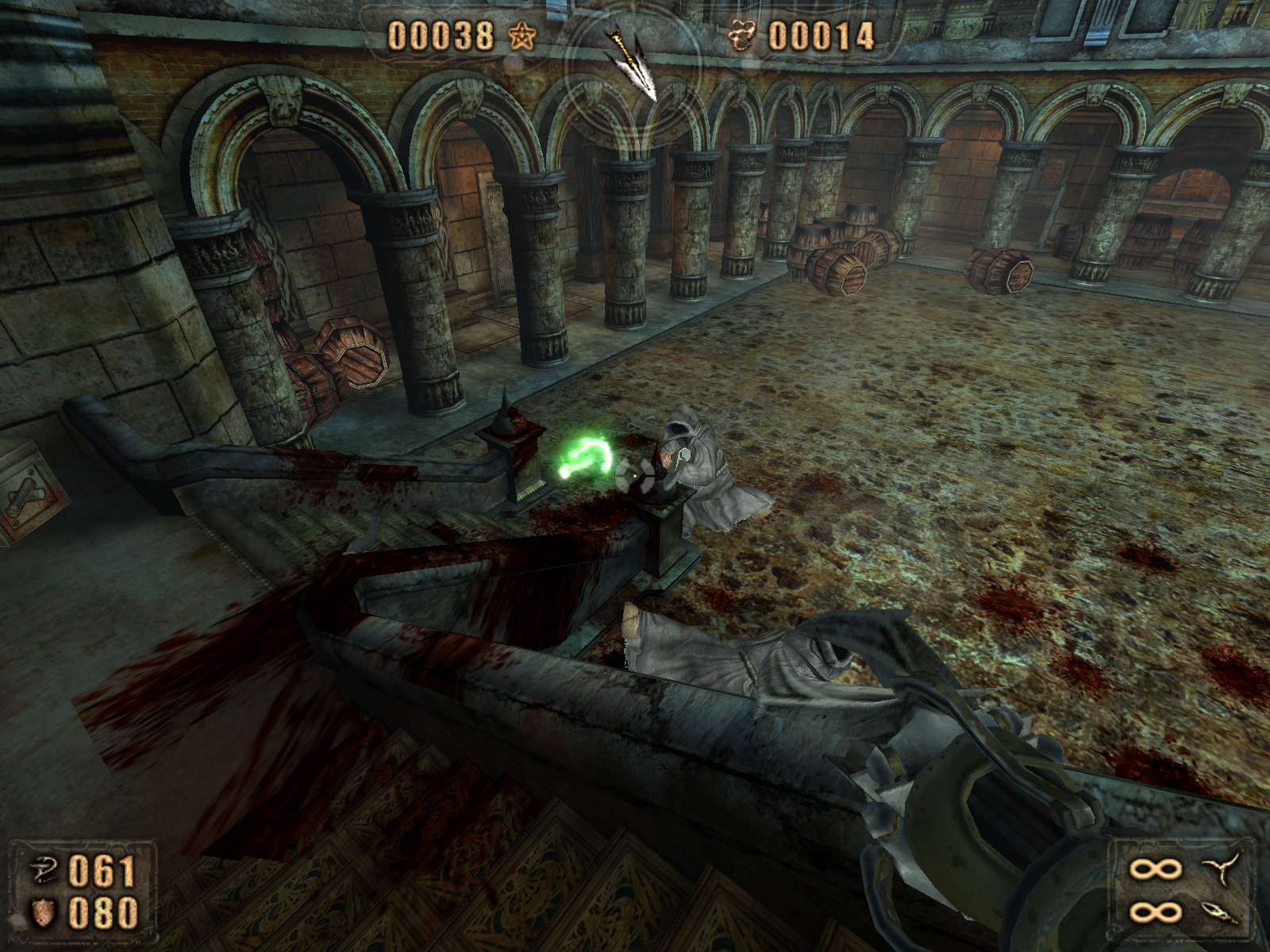
Task: Click the health icon beside 061
Action: 43,870
